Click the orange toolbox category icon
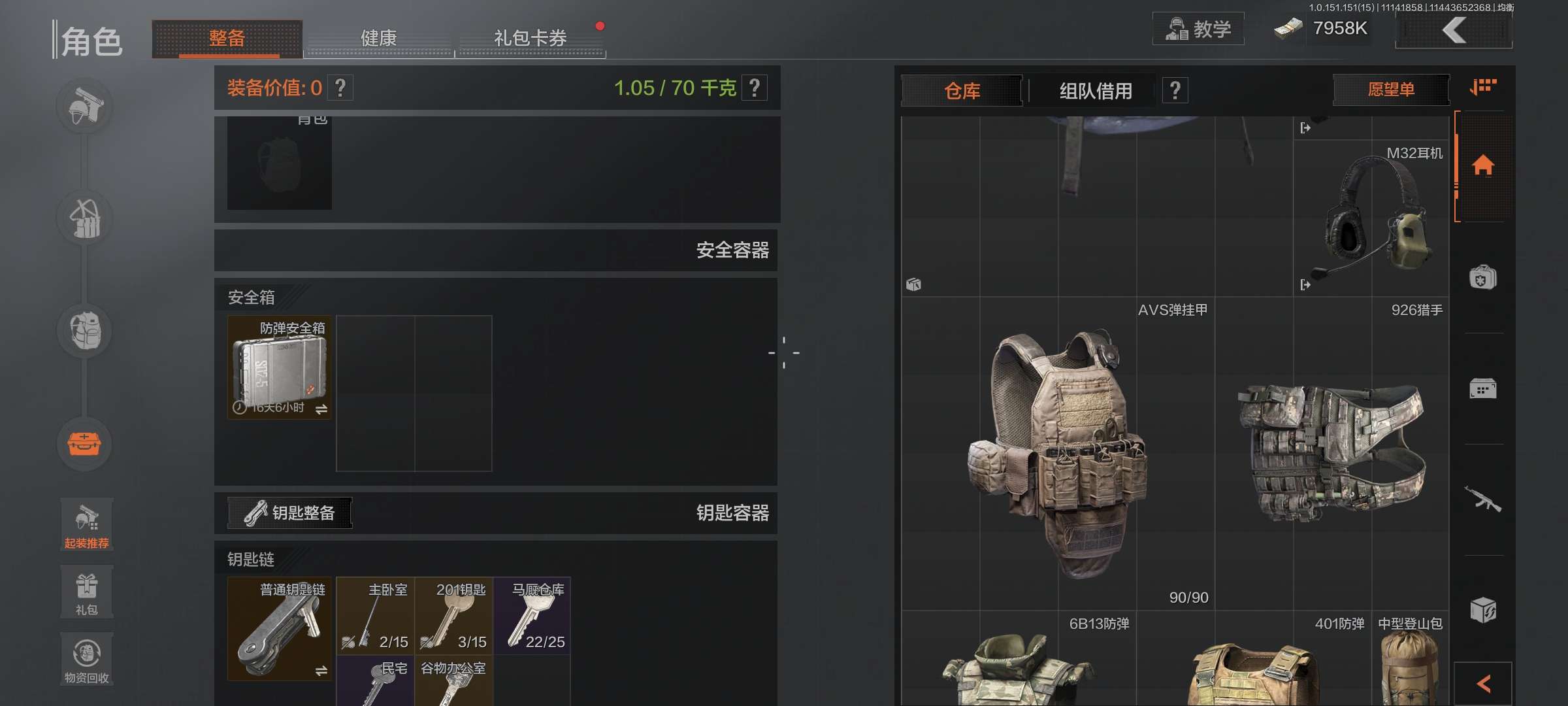 85,445
